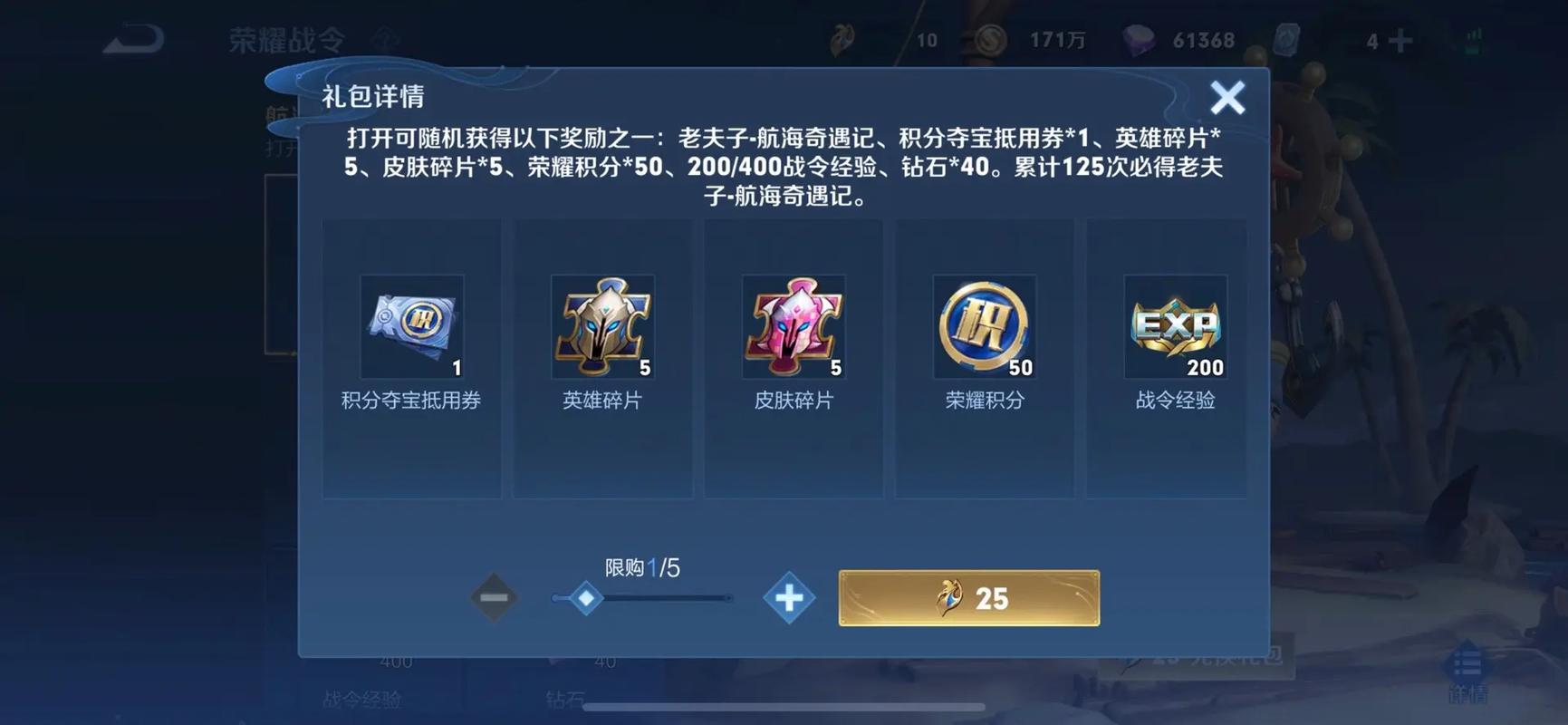Click the EXP 战令经验 reward icon
The image size is (1568, 725).
1174,326
